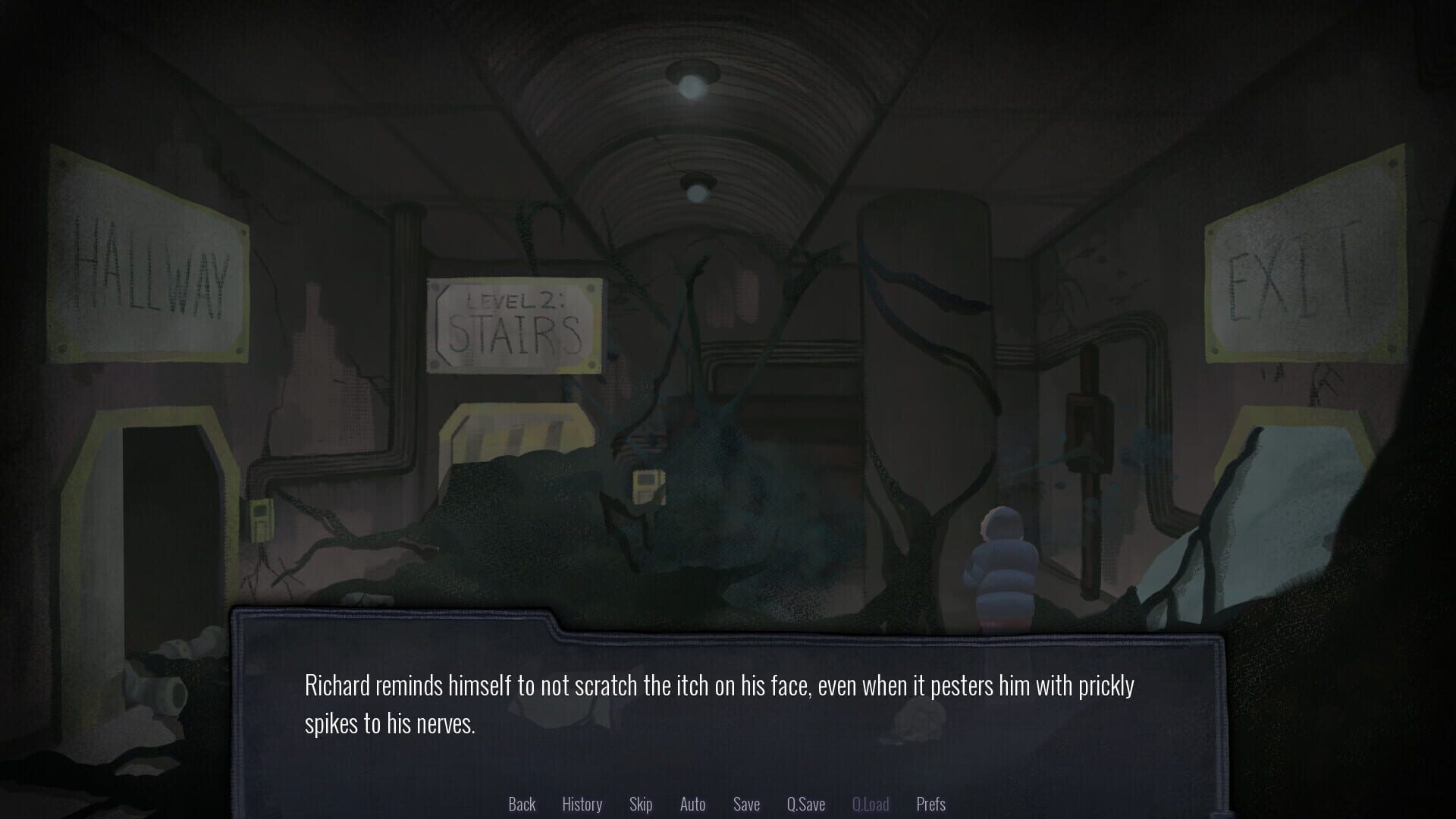Open the Save screen
1456x819 pixels.
coord(746,804)
